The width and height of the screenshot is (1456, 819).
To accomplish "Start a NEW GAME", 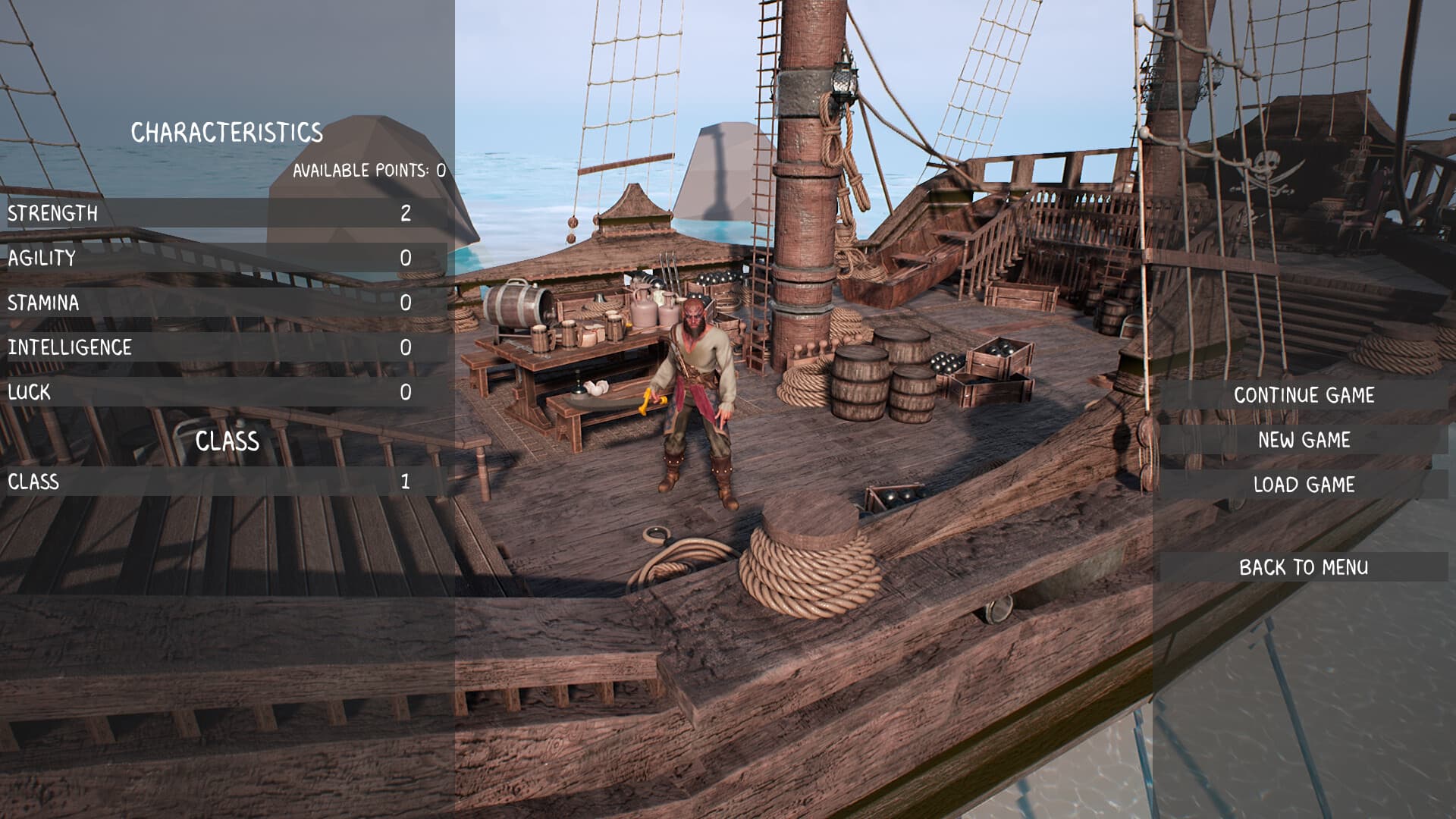I will pos(1303,440).
